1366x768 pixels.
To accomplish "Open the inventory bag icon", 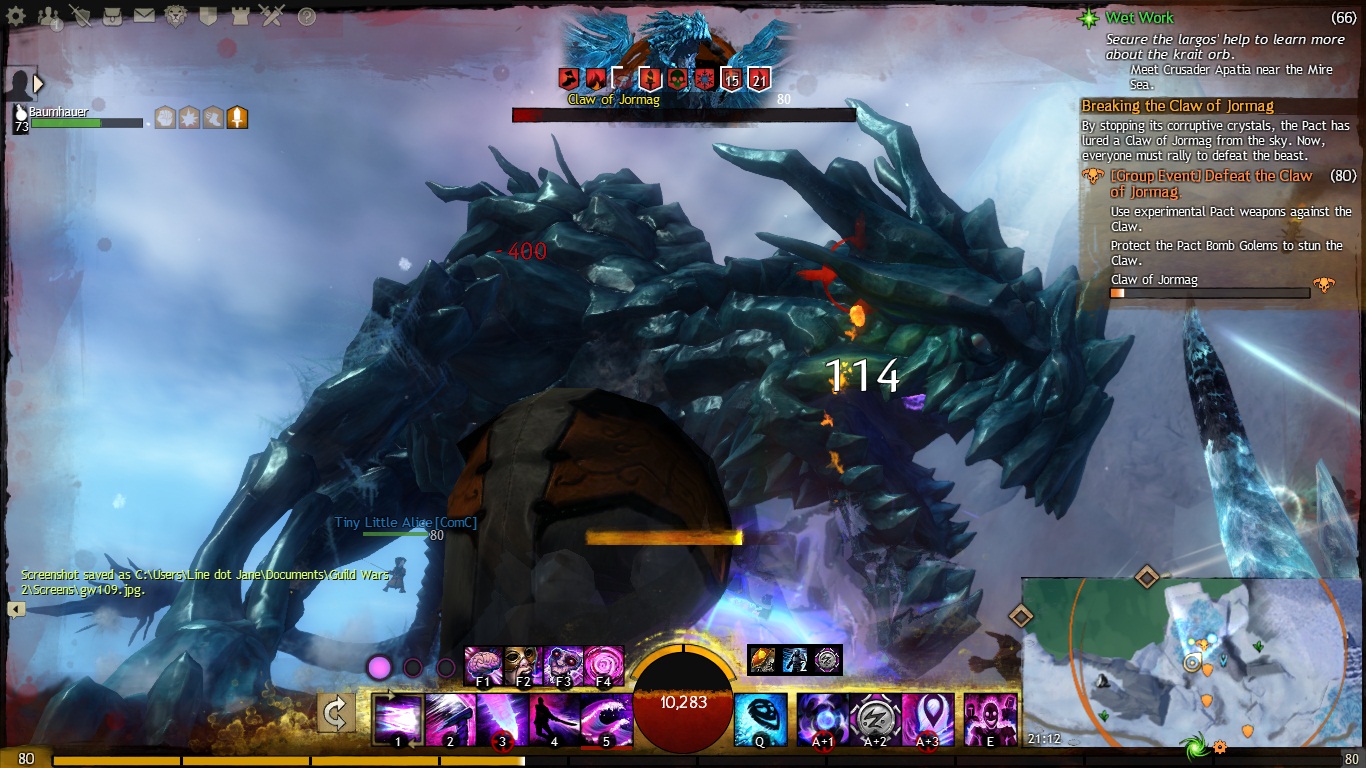I will point(112,16).
